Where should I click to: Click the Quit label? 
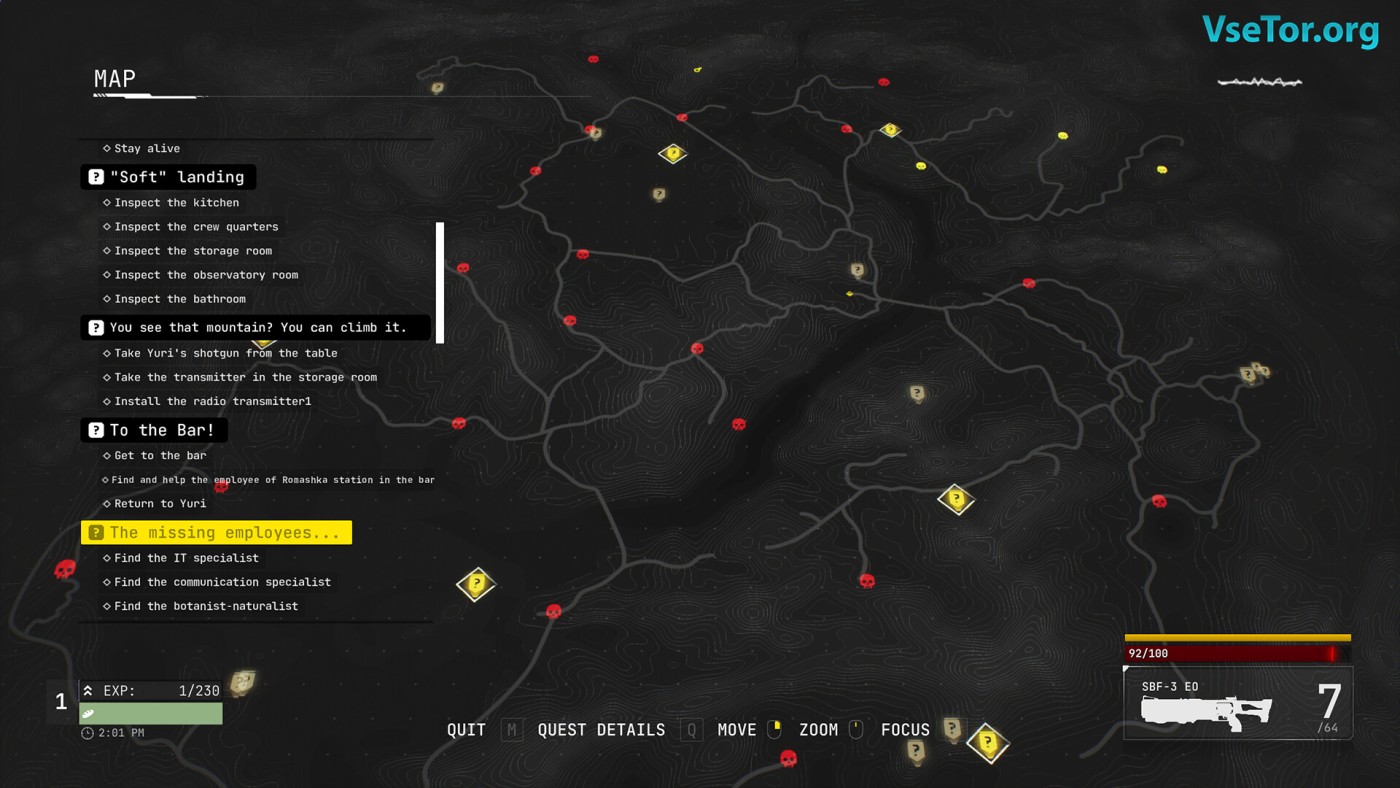[x=466, y=730]
